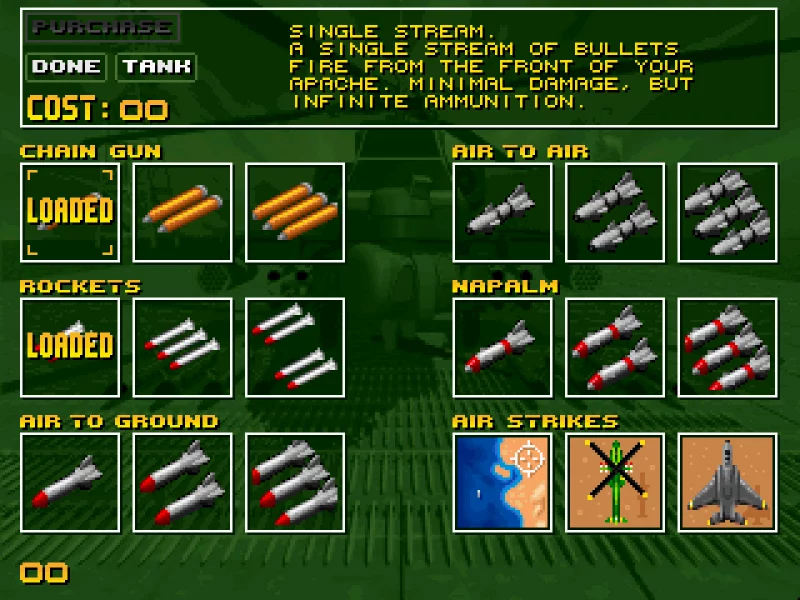Select the loaded rockets slot
800x600 pixels.
pos(70,346)
